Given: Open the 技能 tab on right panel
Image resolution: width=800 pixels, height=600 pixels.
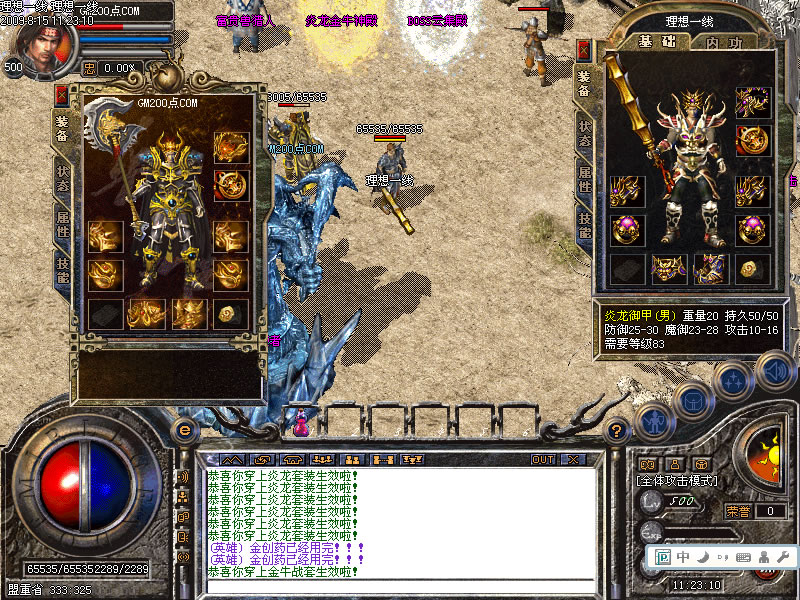Looking at the screenshot, I should 584,227.
